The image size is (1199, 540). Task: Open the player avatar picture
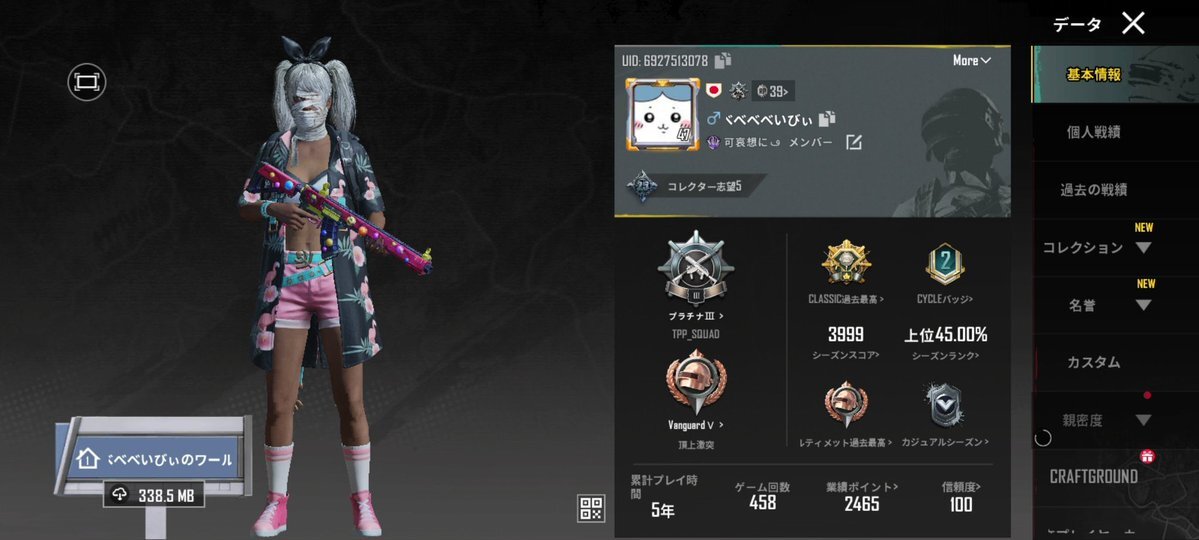tap(661, 118)
